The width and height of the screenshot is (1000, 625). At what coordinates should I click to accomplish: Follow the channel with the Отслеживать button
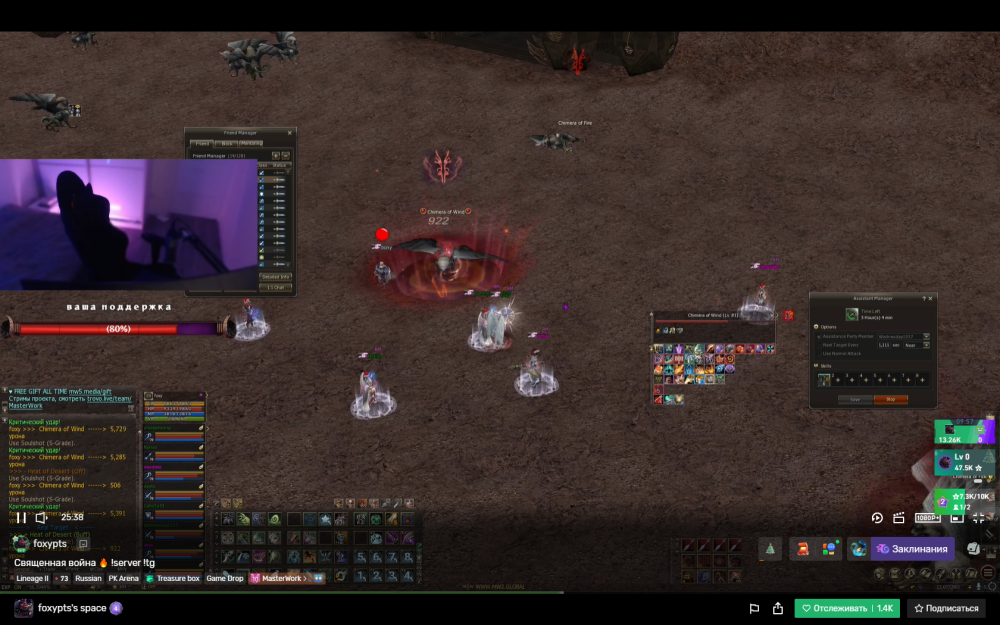click(847, 608)
